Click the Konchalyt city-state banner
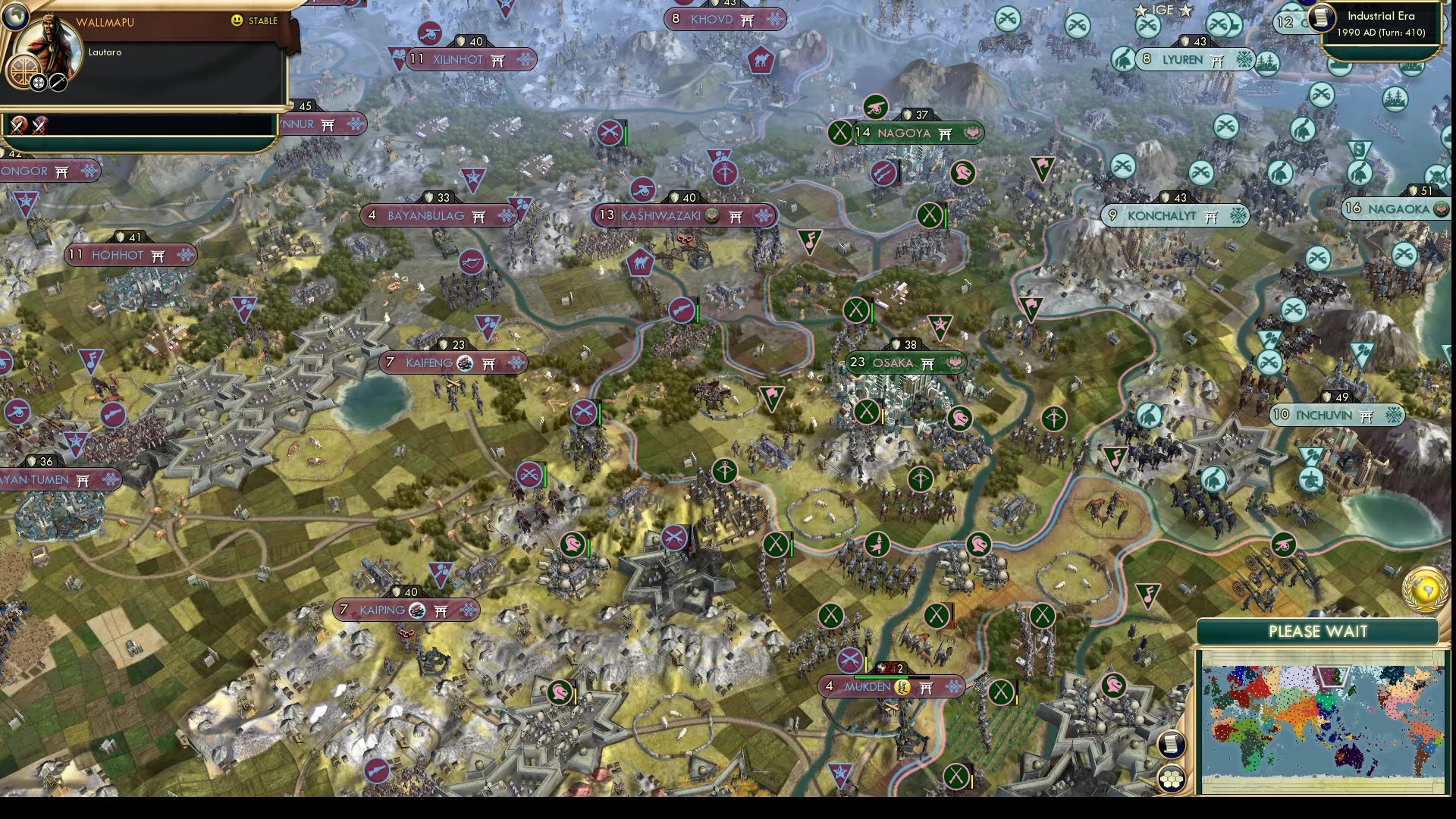This screenshot has height=819, width=1456. (x=1175, y=215)
